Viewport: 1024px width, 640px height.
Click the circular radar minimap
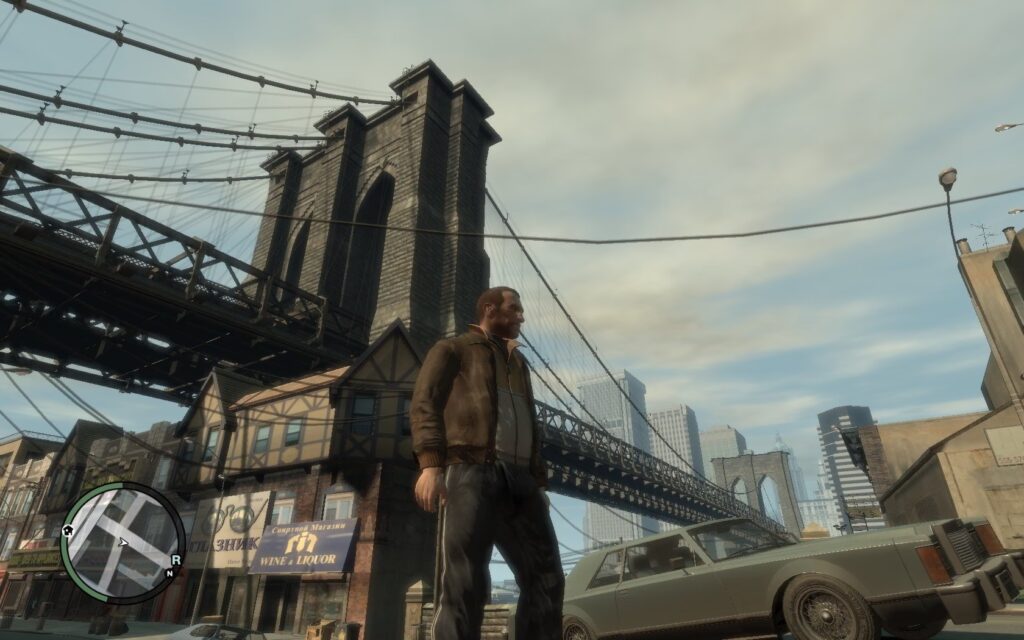tap(122, 542)
